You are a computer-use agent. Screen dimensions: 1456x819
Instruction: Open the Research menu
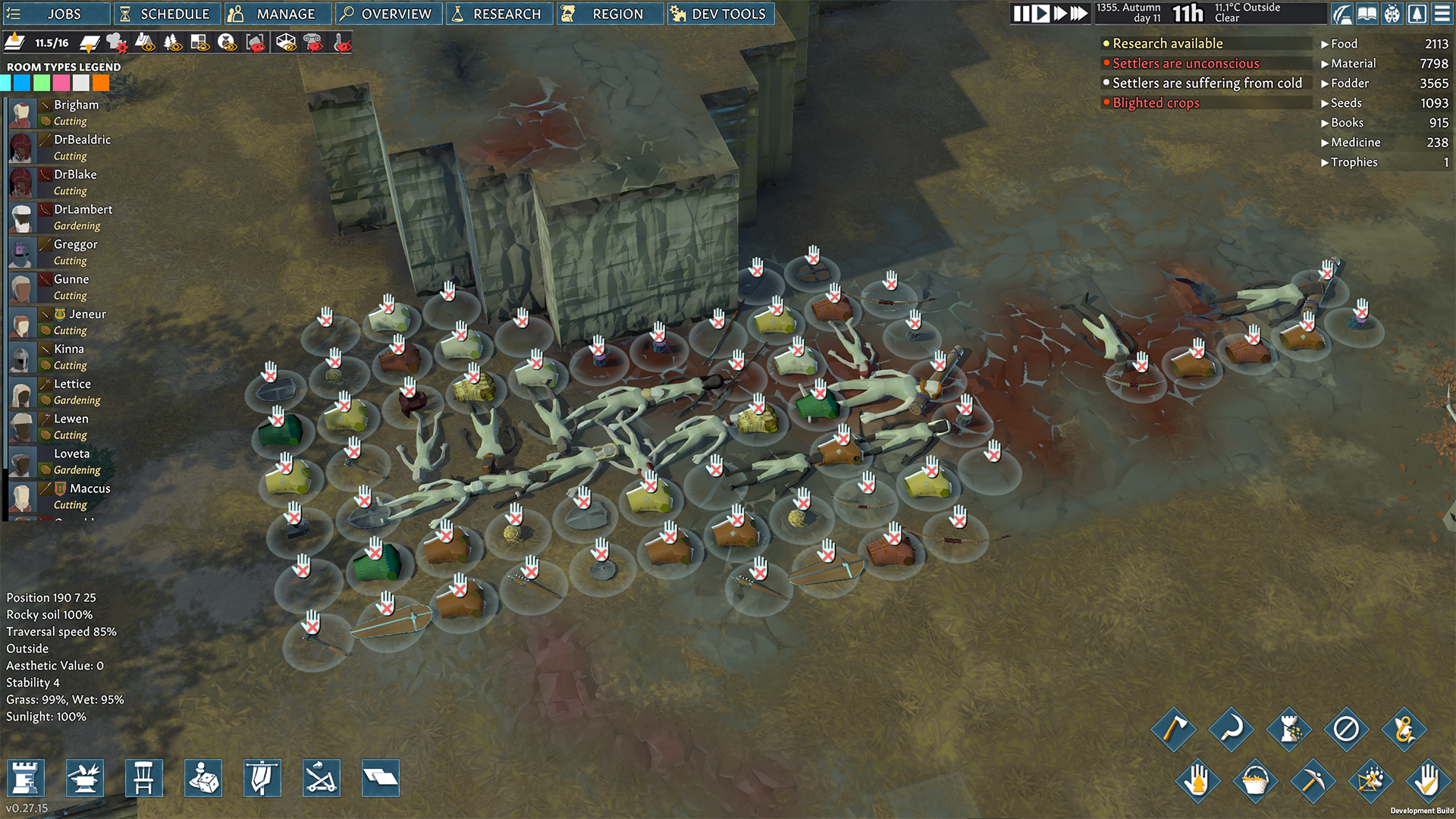click(499, 14)
